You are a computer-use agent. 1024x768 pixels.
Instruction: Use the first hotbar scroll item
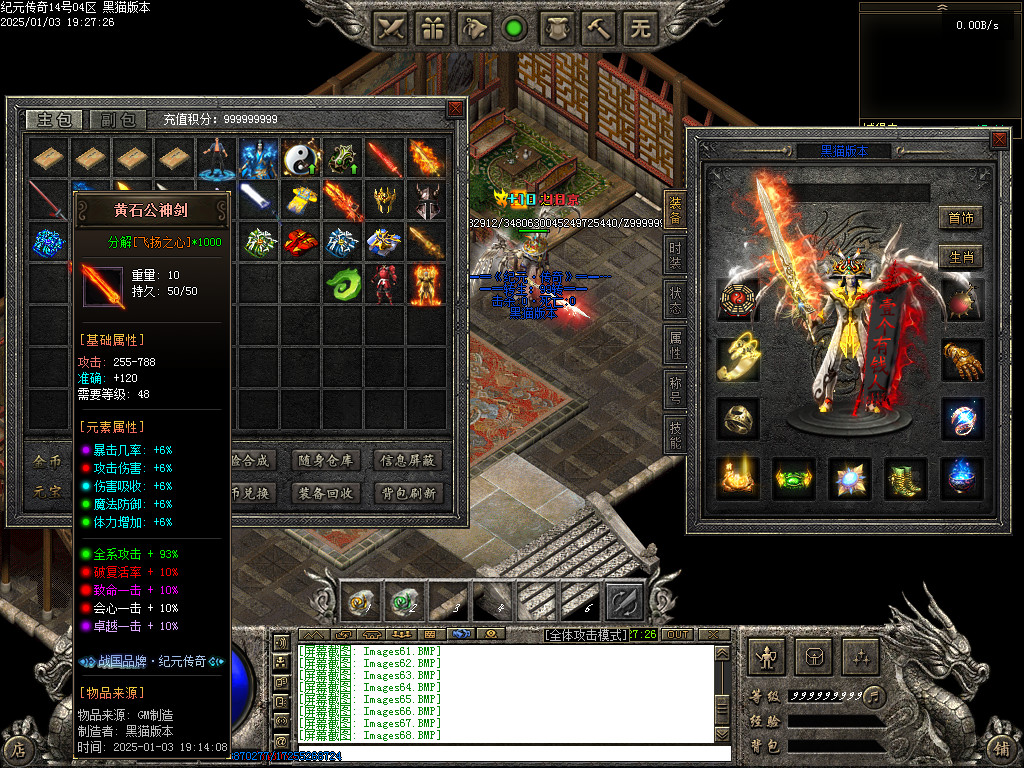pos(359,601)
